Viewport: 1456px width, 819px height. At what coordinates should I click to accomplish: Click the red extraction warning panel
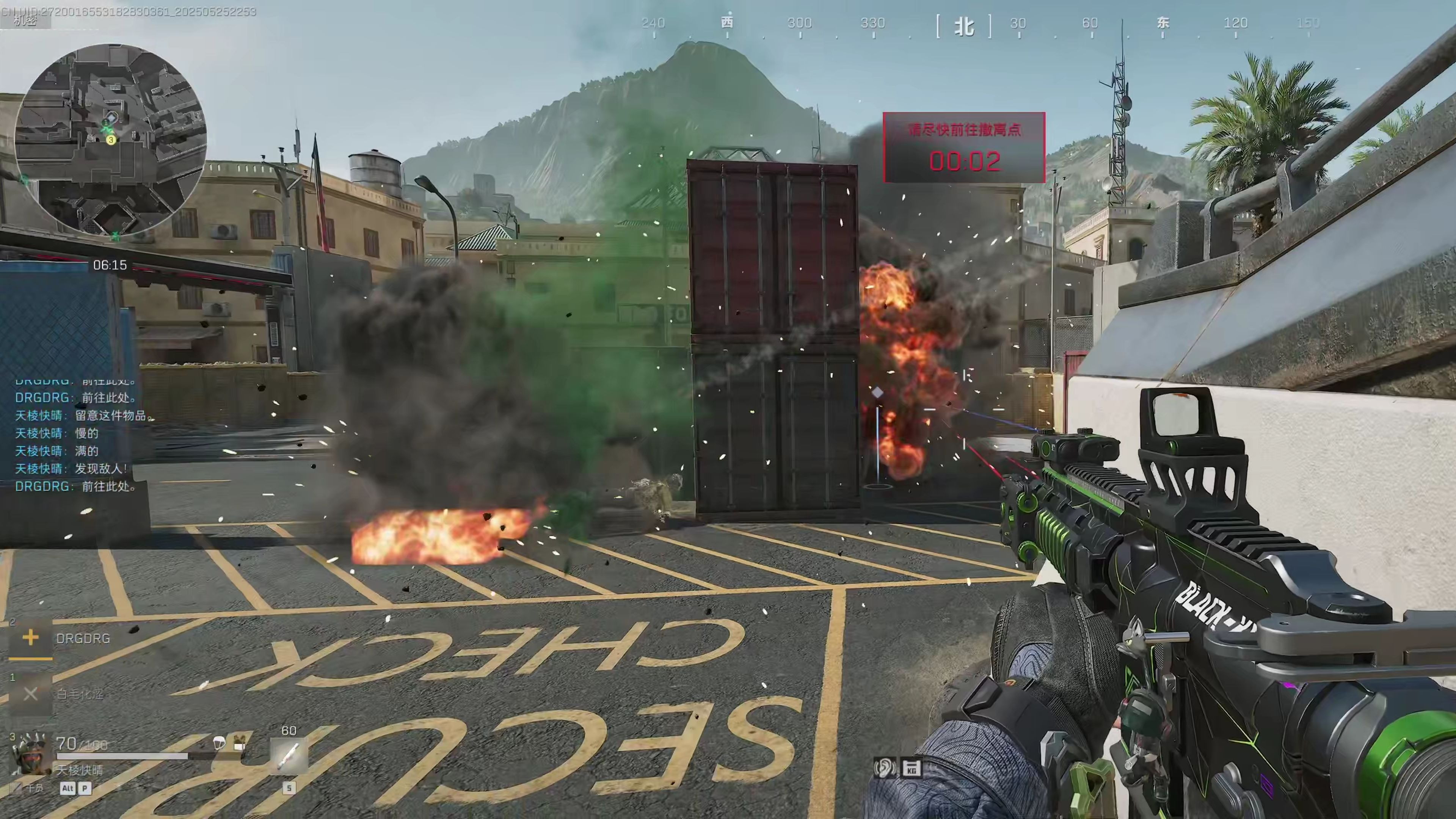964,147
